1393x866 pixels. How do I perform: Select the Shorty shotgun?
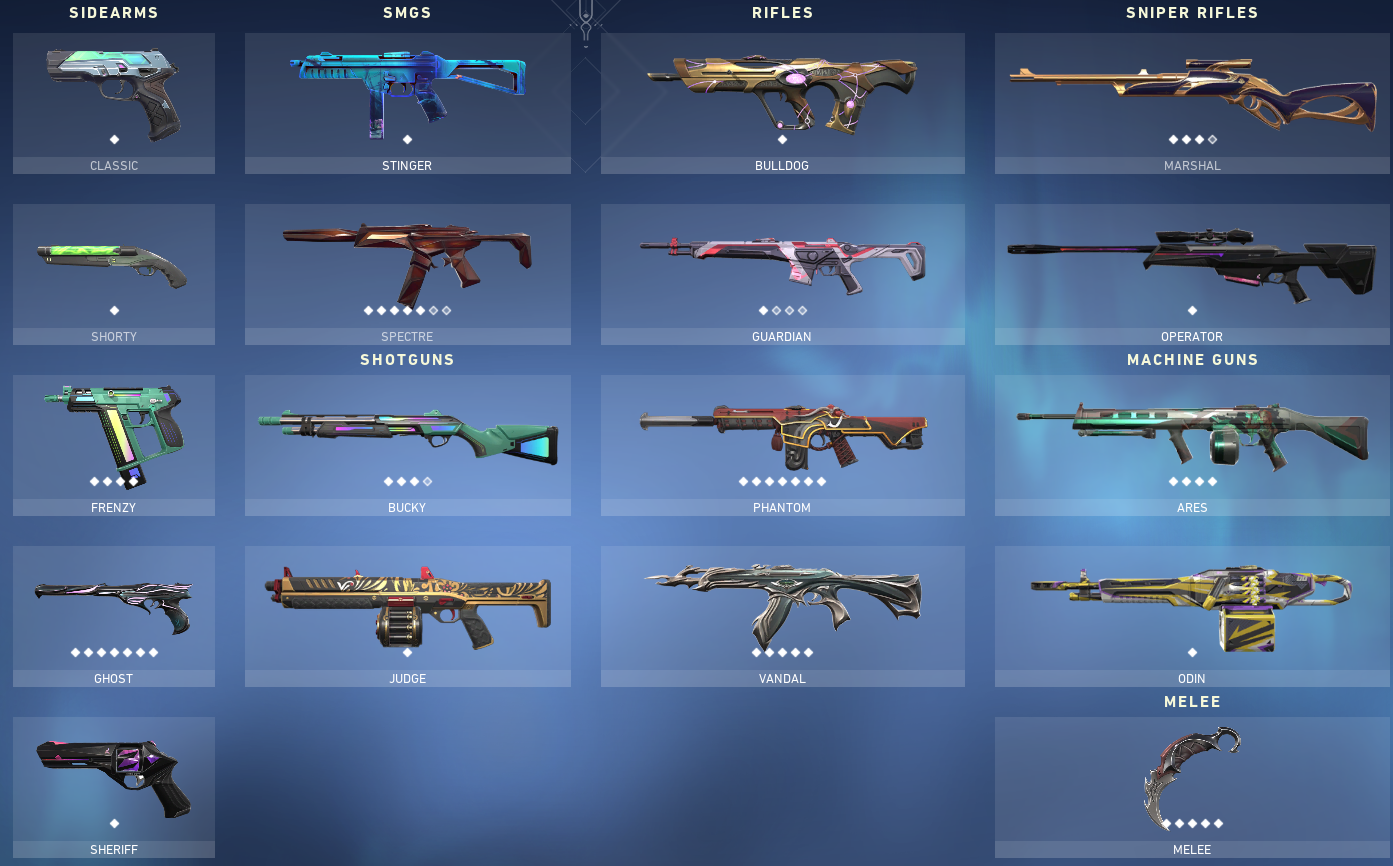[x=113, y=265]
